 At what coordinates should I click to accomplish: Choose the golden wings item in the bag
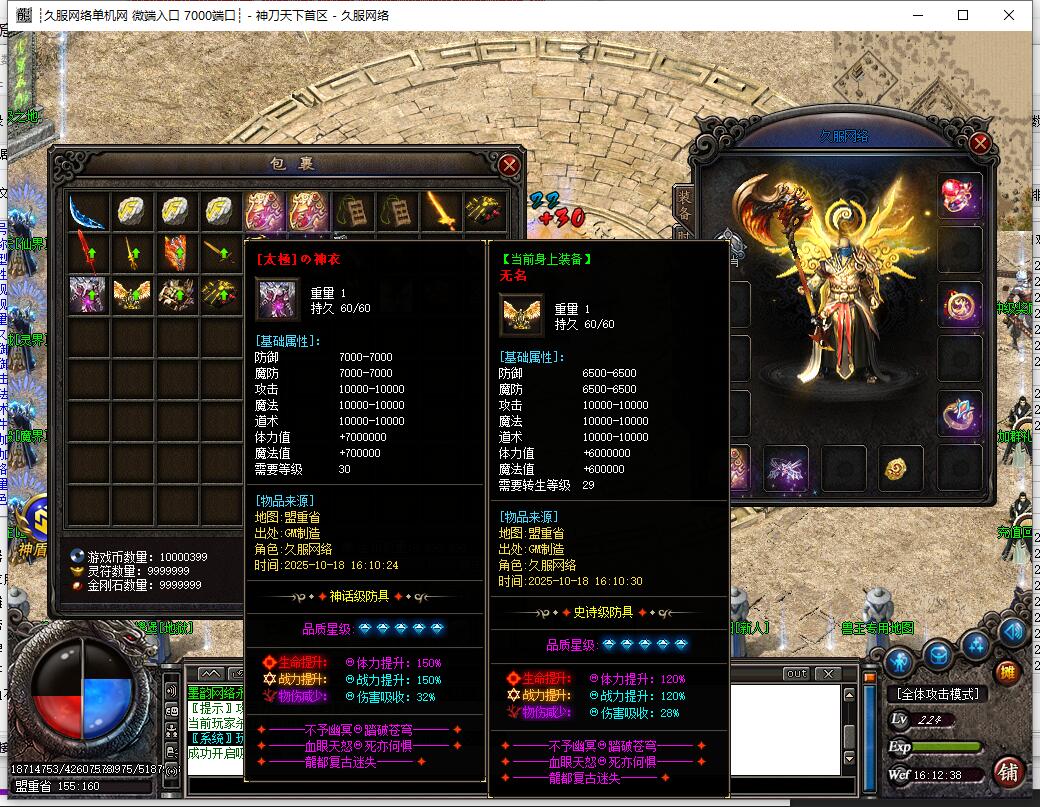click(132, 294)
